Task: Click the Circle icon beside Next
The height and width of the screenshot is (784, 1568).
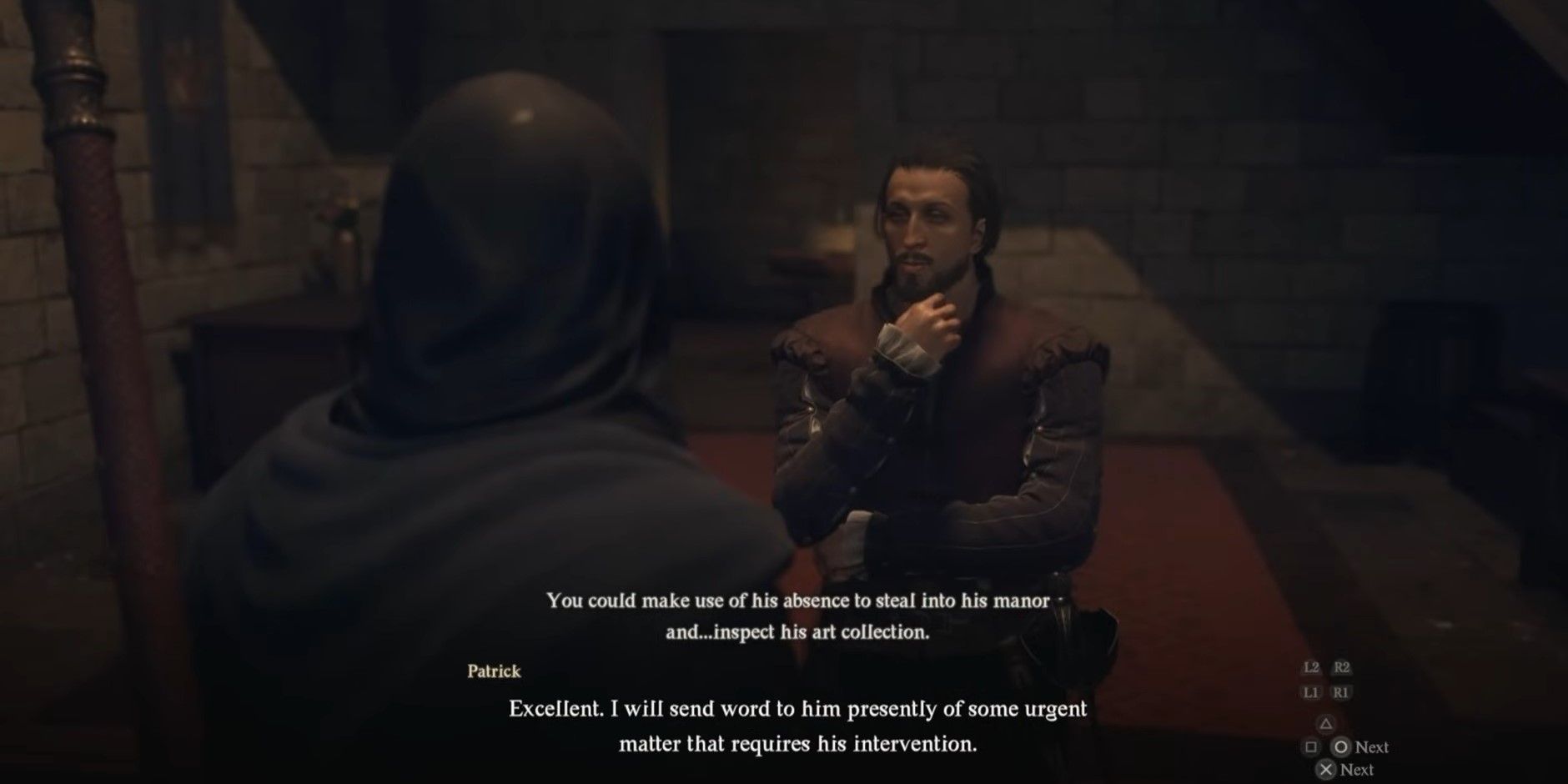Action: click(x=1341, y=747)
